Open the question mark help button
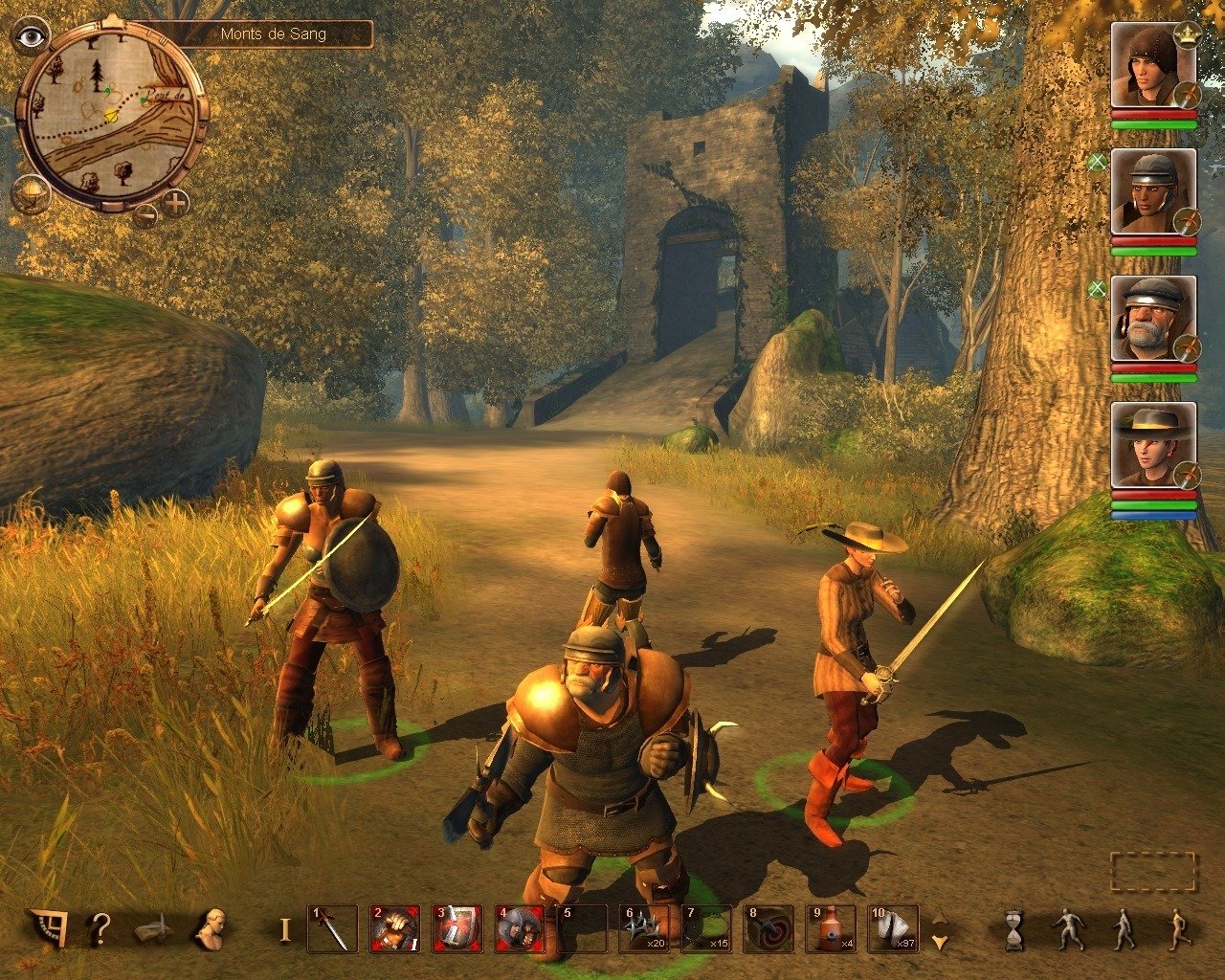 coord(100,927)
